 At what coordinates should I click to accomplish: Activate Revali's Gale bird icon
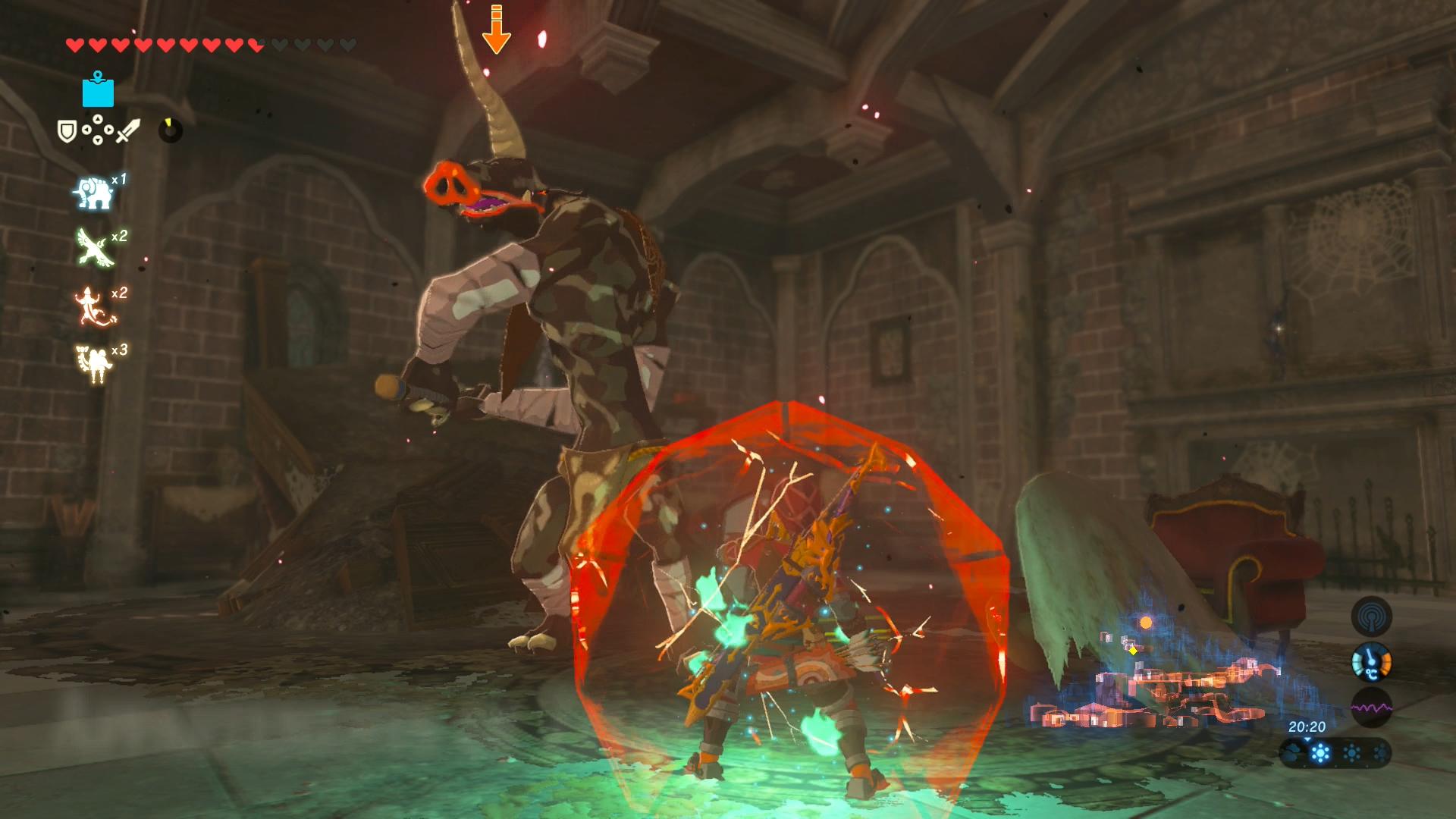tap(94, 248)
